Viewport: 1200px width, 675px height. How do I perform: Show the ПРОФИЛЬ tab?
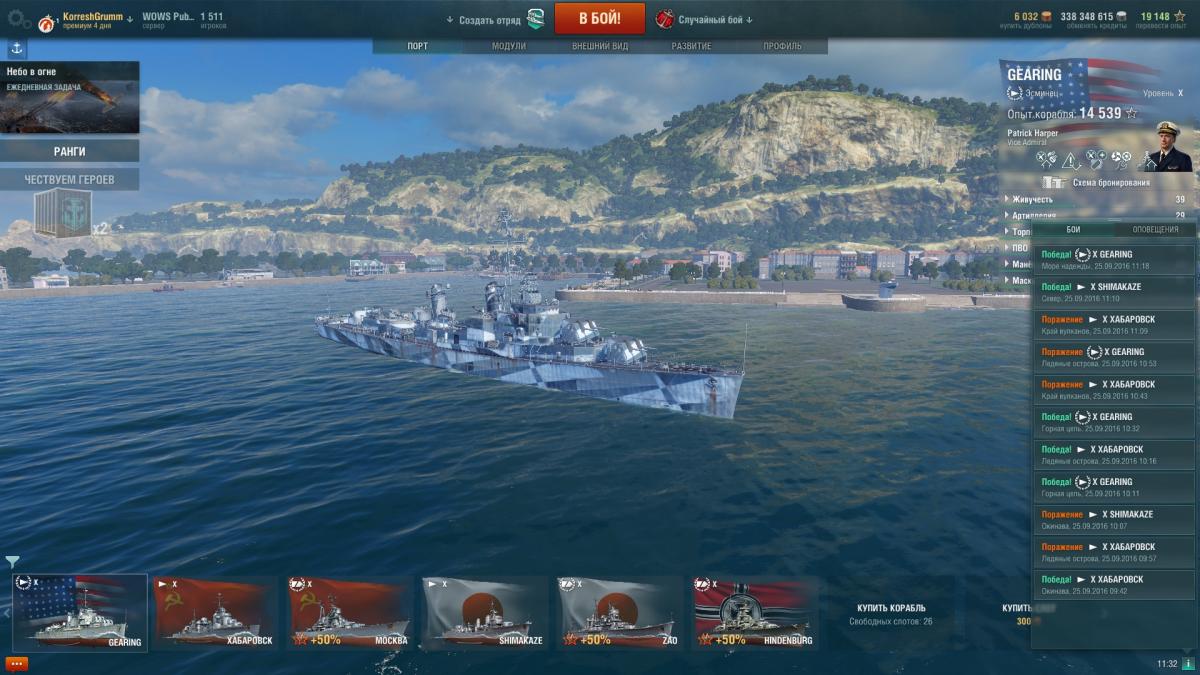782,47
